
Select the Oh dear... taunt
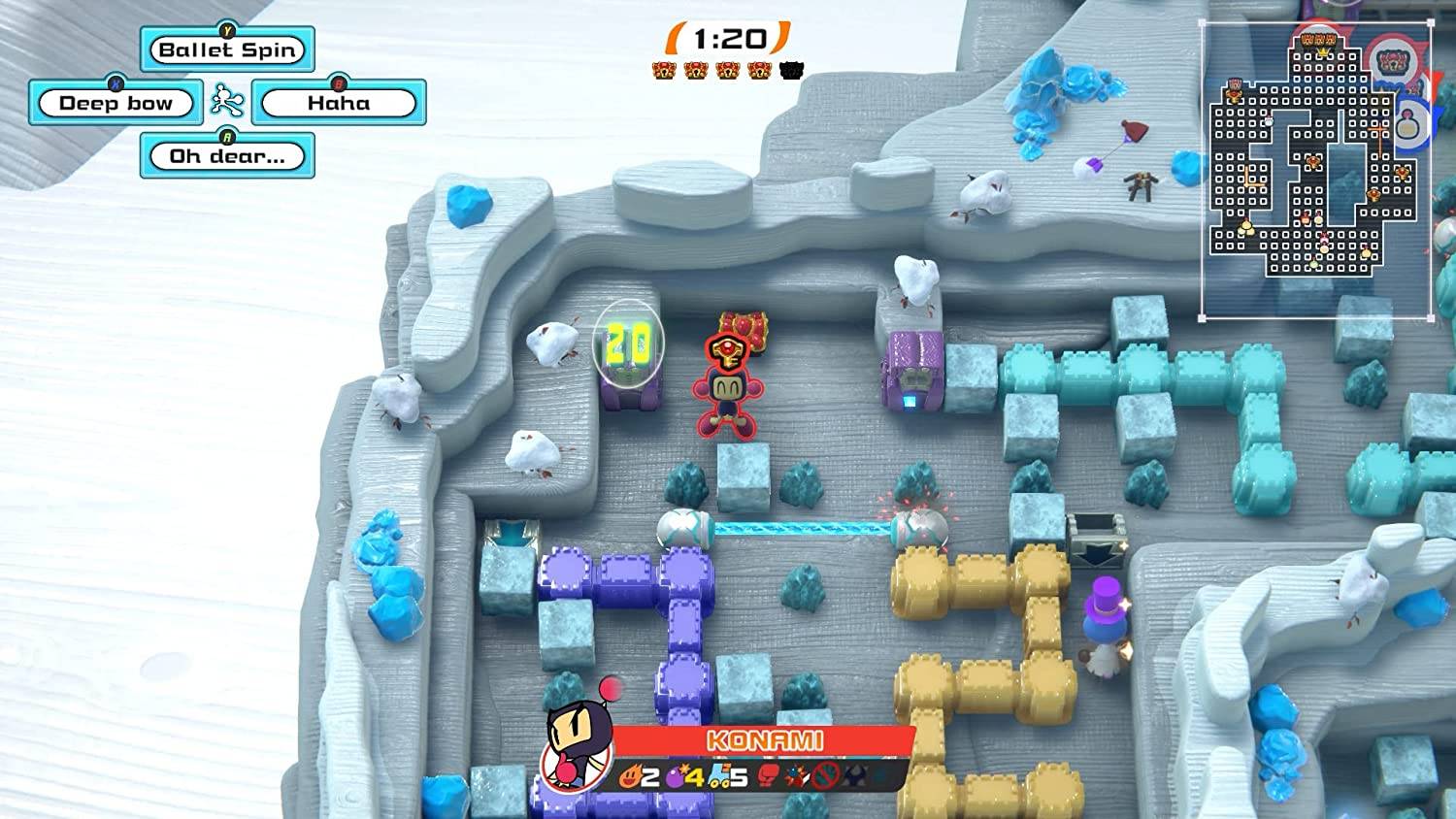pos(226,155)
